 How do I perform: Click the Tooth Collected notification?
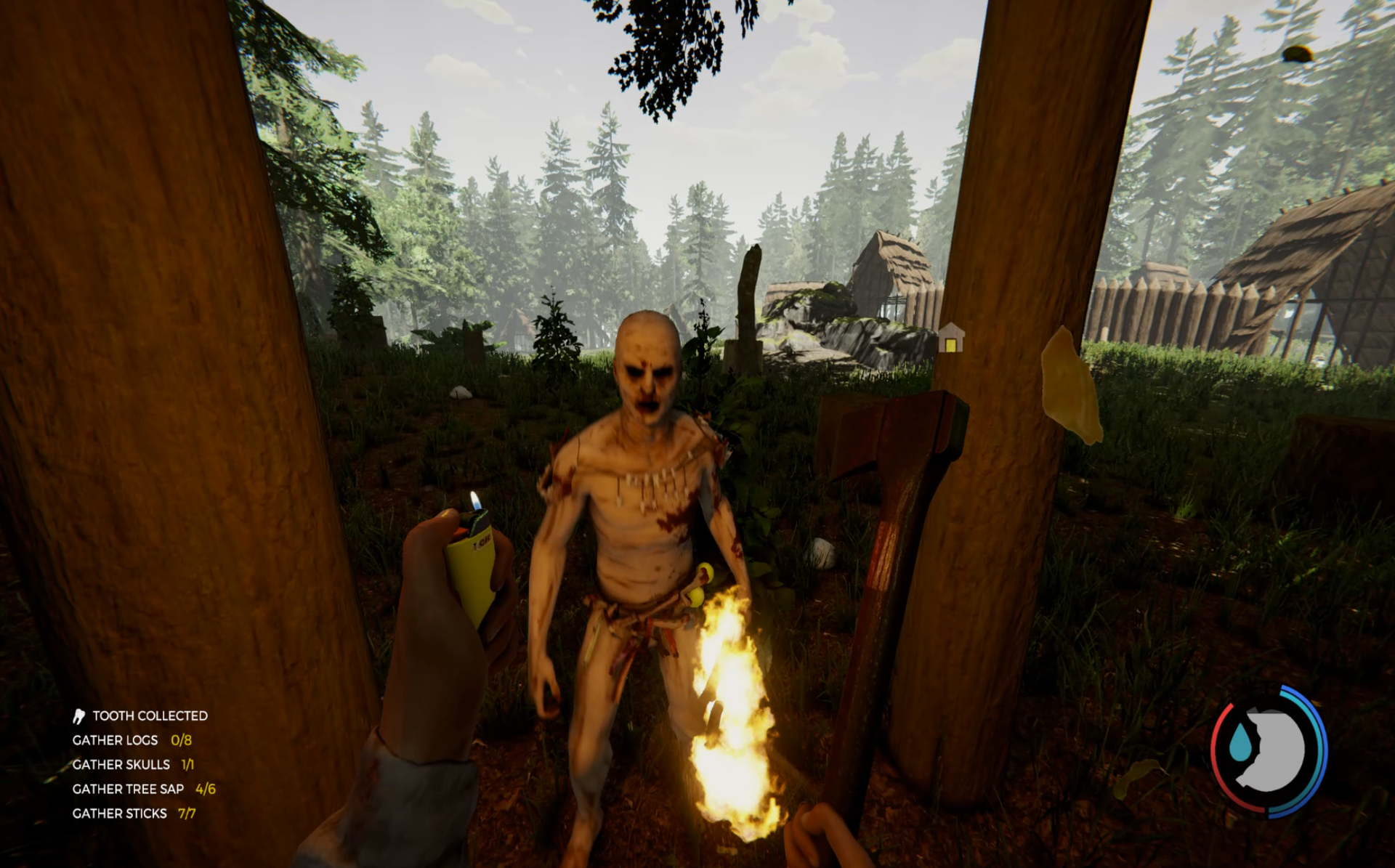click(x=141, y=716)
